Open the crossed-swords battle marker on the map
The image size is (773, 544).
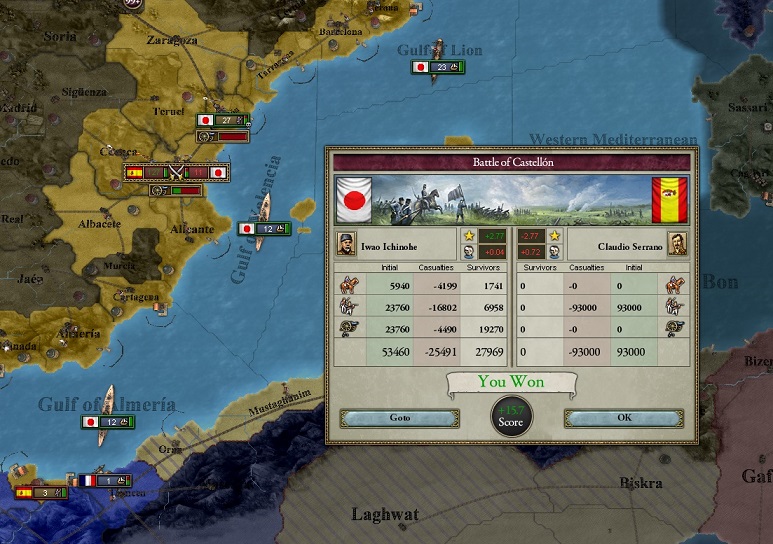pos(177,172)
